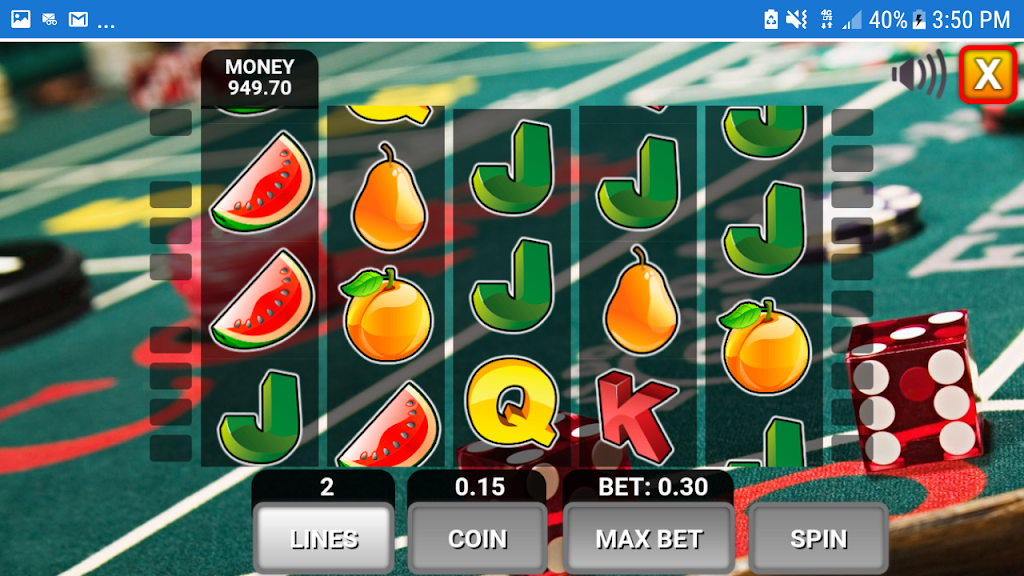Change the COIN value
The image size is (1024, 576).
click(477, 539)
